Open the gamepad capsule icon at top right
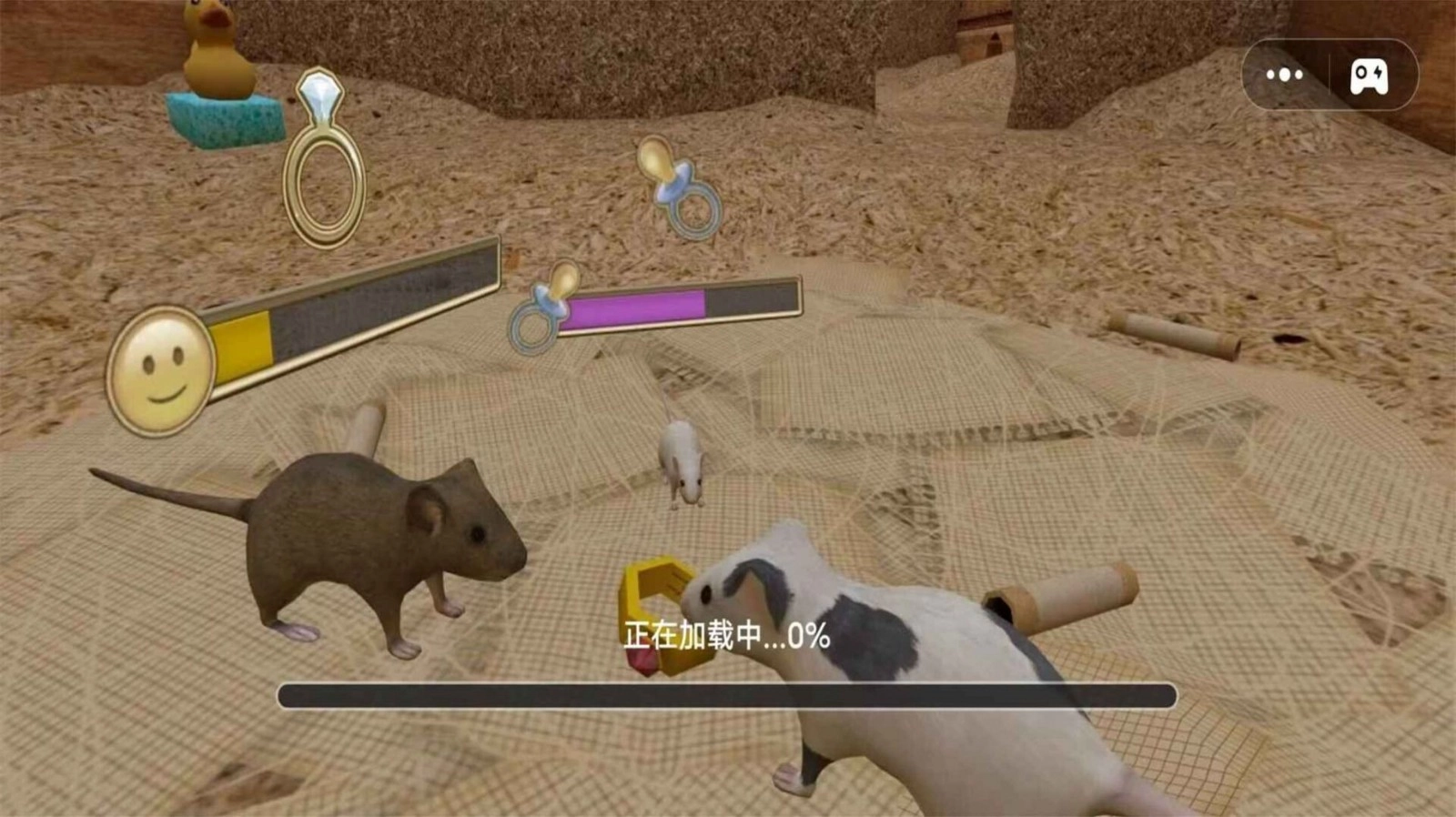The image size is (1456, 817). [x=1368, y=75]
